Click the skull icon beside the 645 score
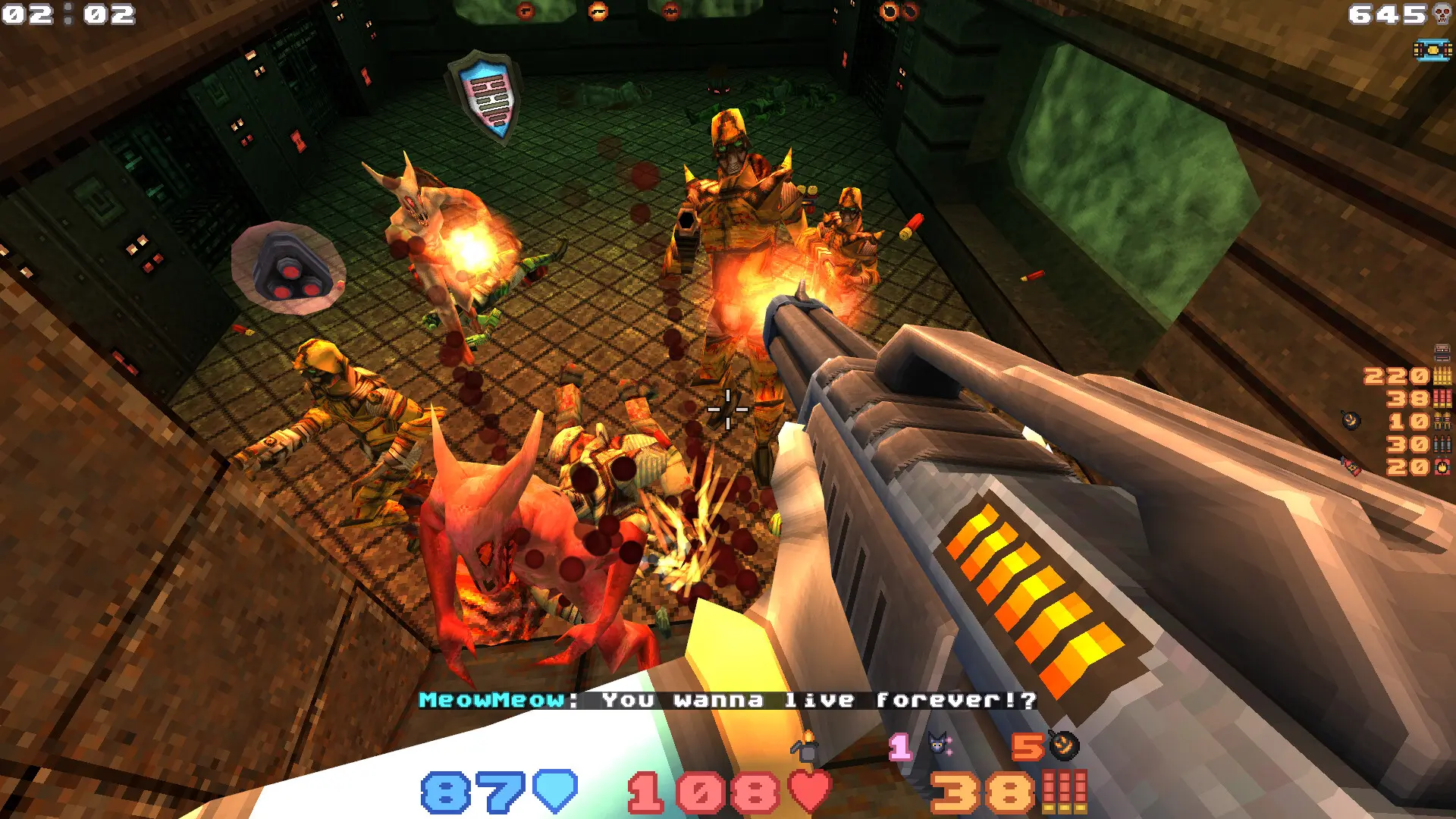Image resolution: width=1456 pixels, height=819 pixels. pyautogui.click(x=1442, y=14)
